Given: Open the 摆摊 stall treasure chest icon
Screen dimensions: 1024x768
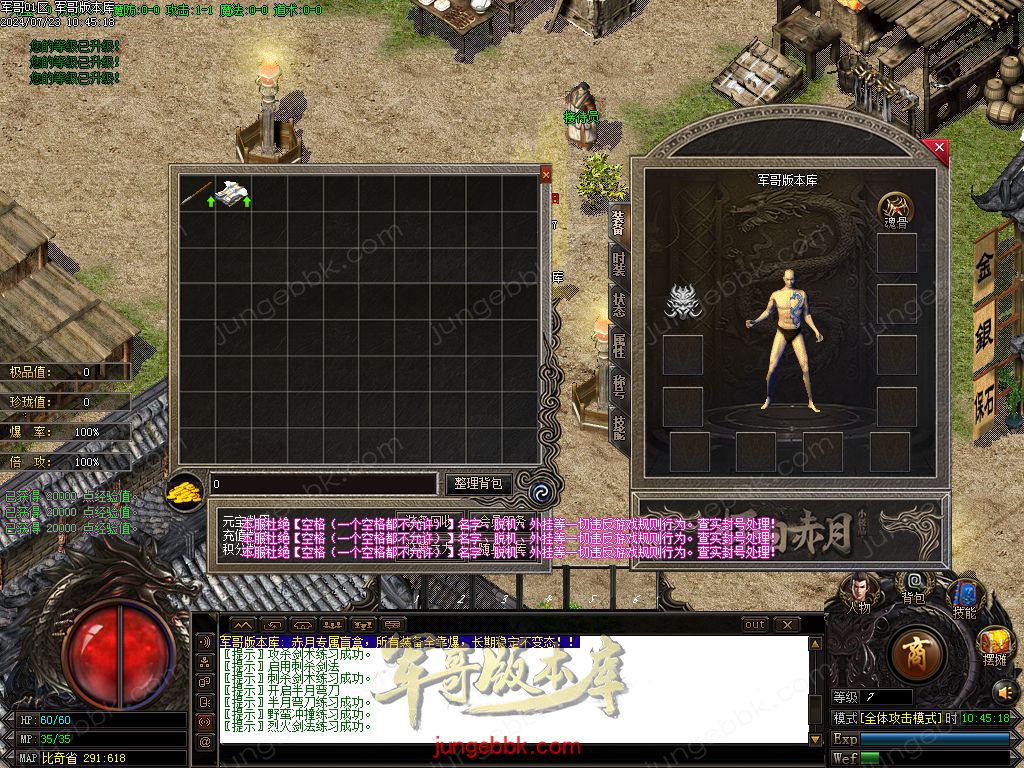Looking at the screenshot, I should (994, 644).
